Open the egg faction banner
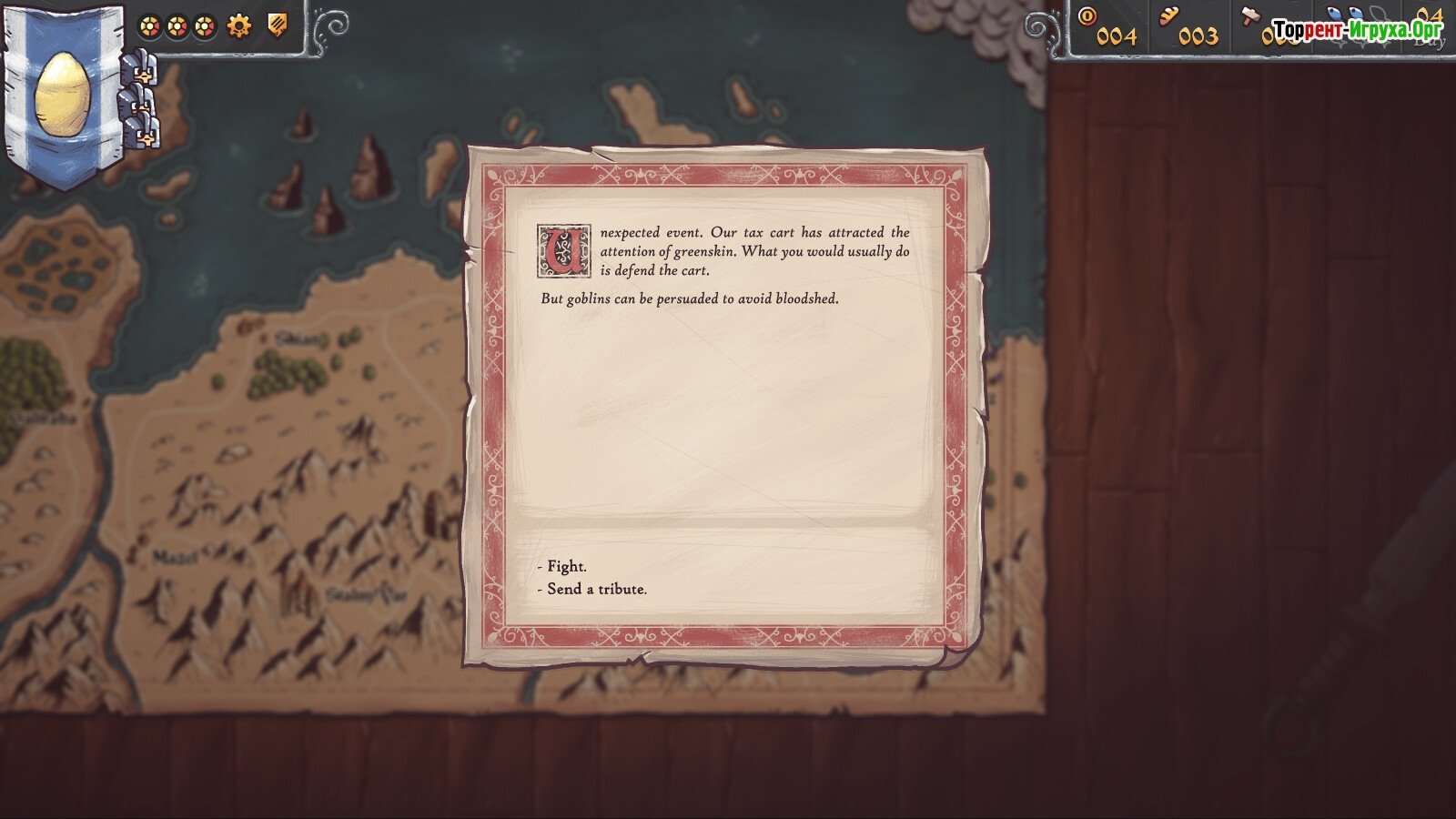Image resolution: width=1456 pixels, height=819 pixels. point(63,94)
